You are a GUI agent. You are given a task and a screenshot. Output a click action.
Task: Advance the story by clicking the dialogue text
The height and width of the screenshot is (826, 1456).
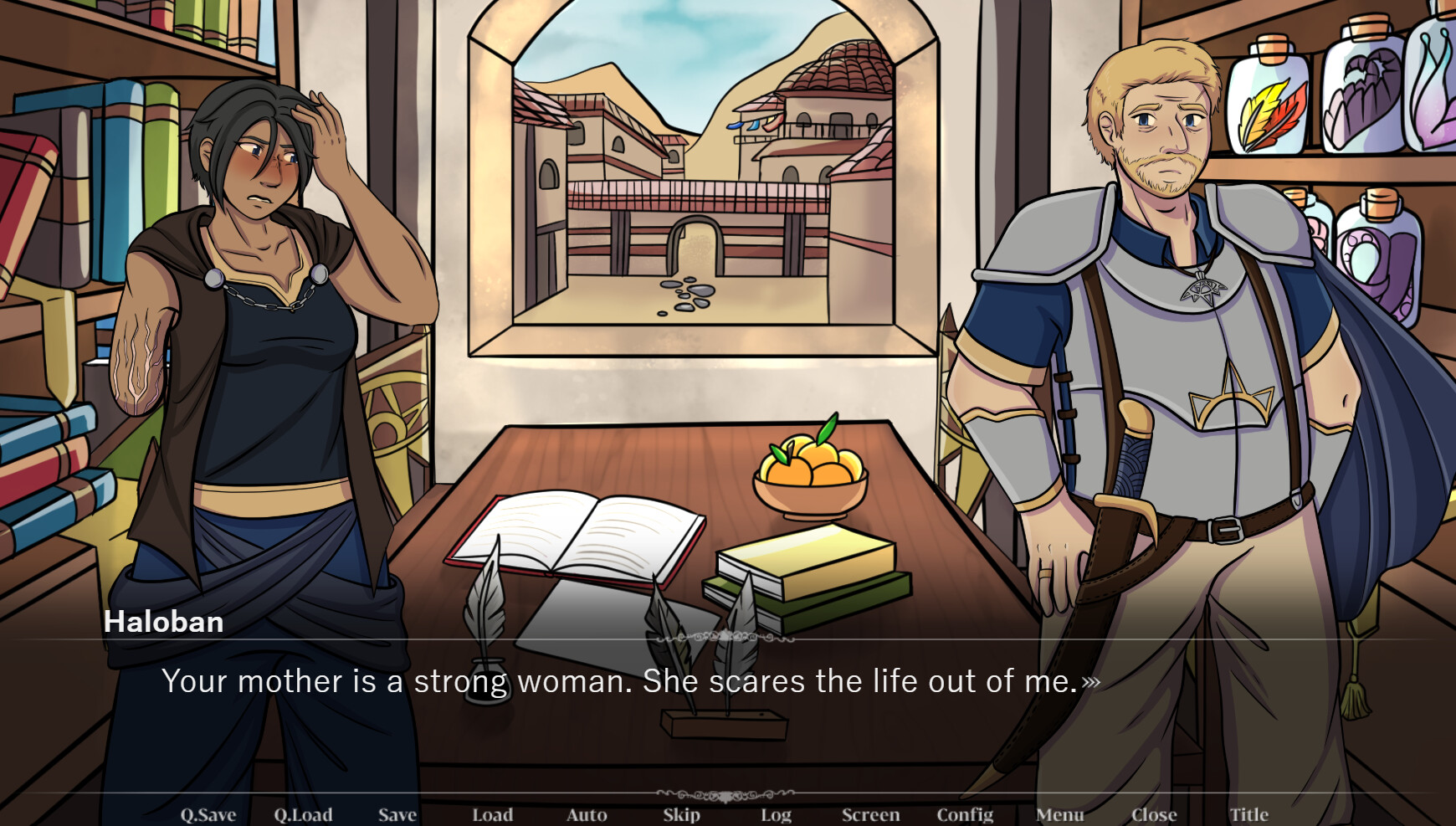[x=628, y=682]
